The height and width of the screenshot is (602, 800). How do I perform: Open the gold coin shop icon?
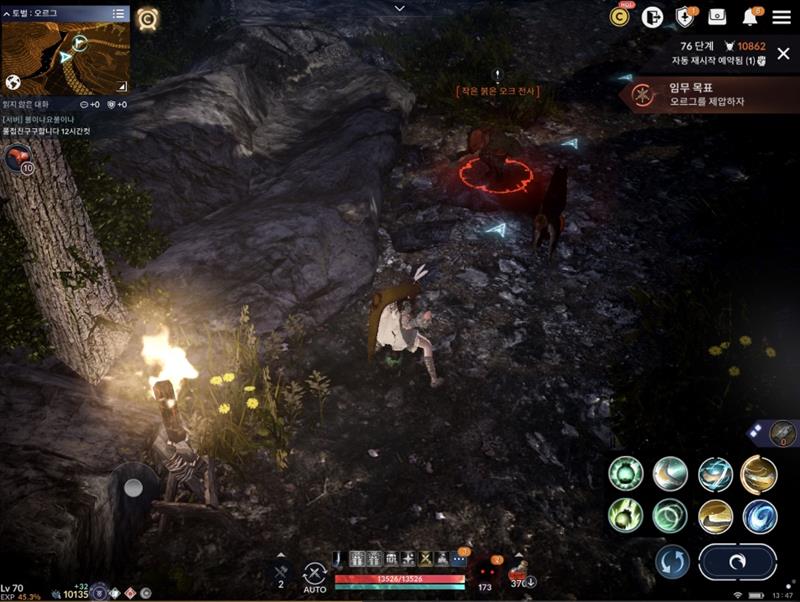[620, 17]
